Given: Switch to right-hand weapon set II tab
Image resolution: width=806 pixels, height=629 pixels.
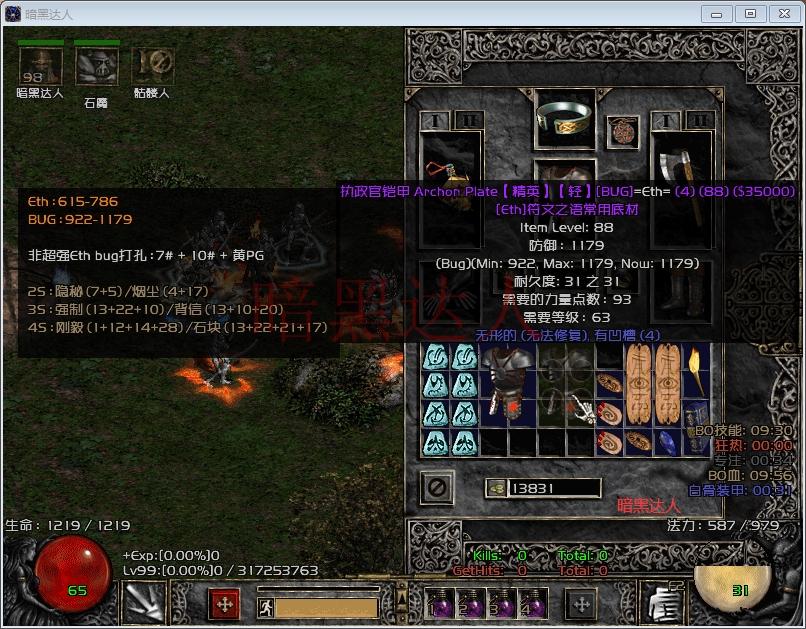Looking at the screenshot, I should pos(701,120).
